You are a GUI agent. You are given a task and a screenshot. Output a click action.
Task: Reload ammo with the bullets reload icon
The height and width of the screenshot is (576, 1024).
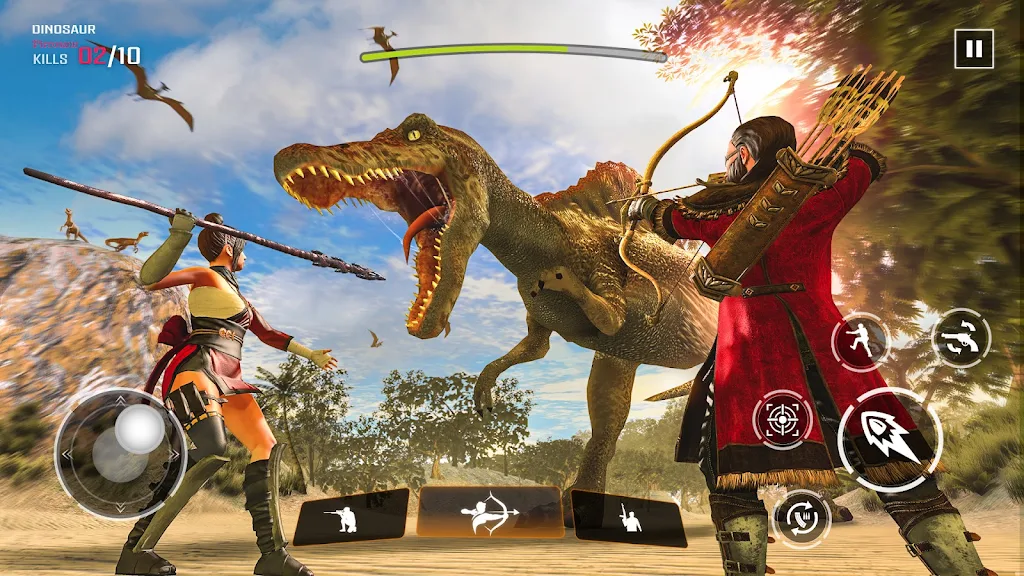coord(802,518)
